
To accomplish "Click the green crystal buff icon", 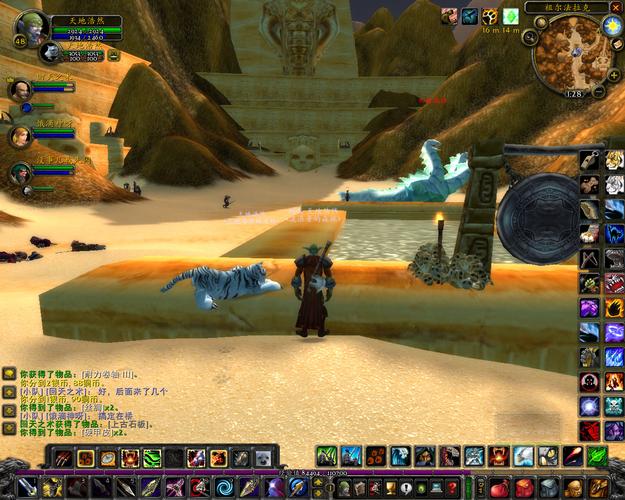I will (x=510, y=17).
